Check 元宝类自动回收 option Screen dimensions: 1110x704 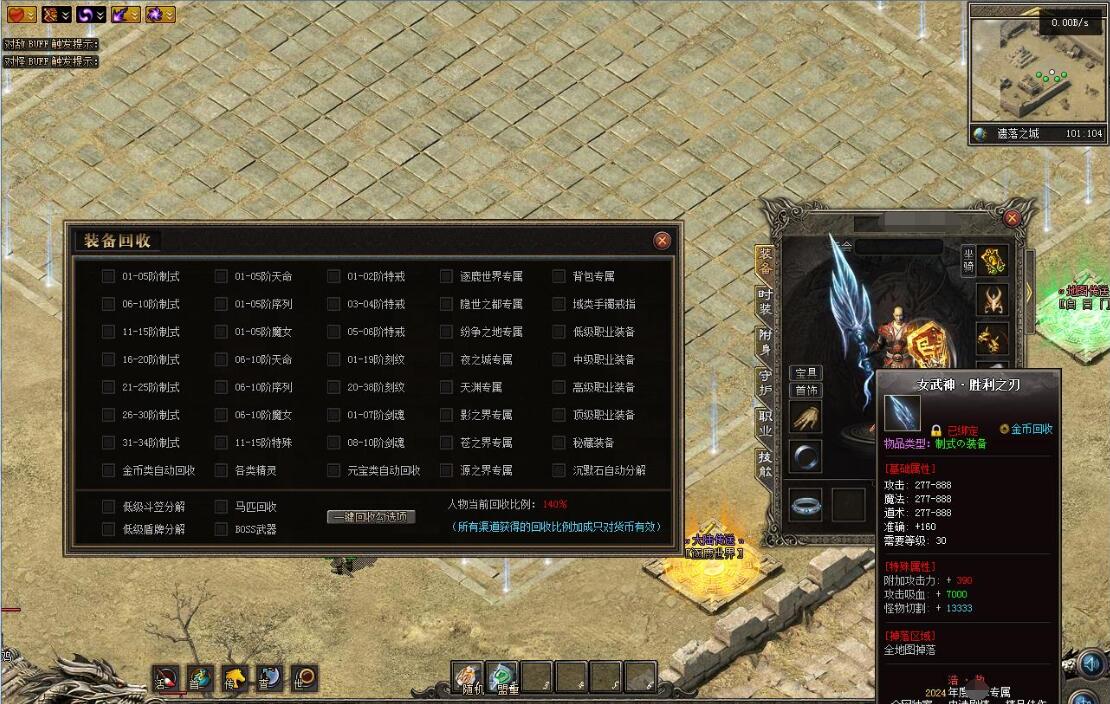pos(334,470)
